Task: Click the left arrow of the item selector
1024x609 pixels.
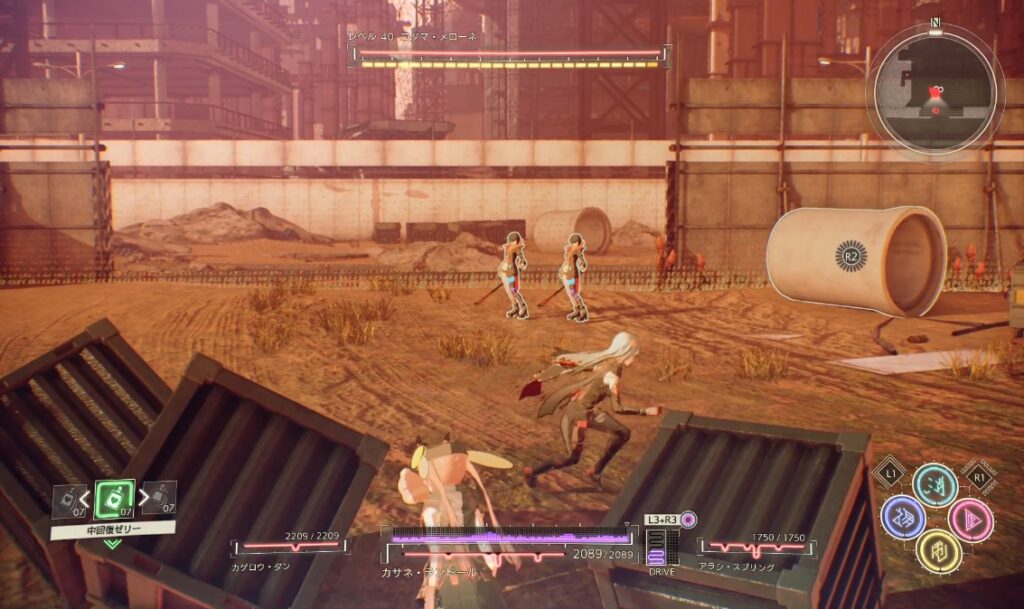Action: coord(86,497)
